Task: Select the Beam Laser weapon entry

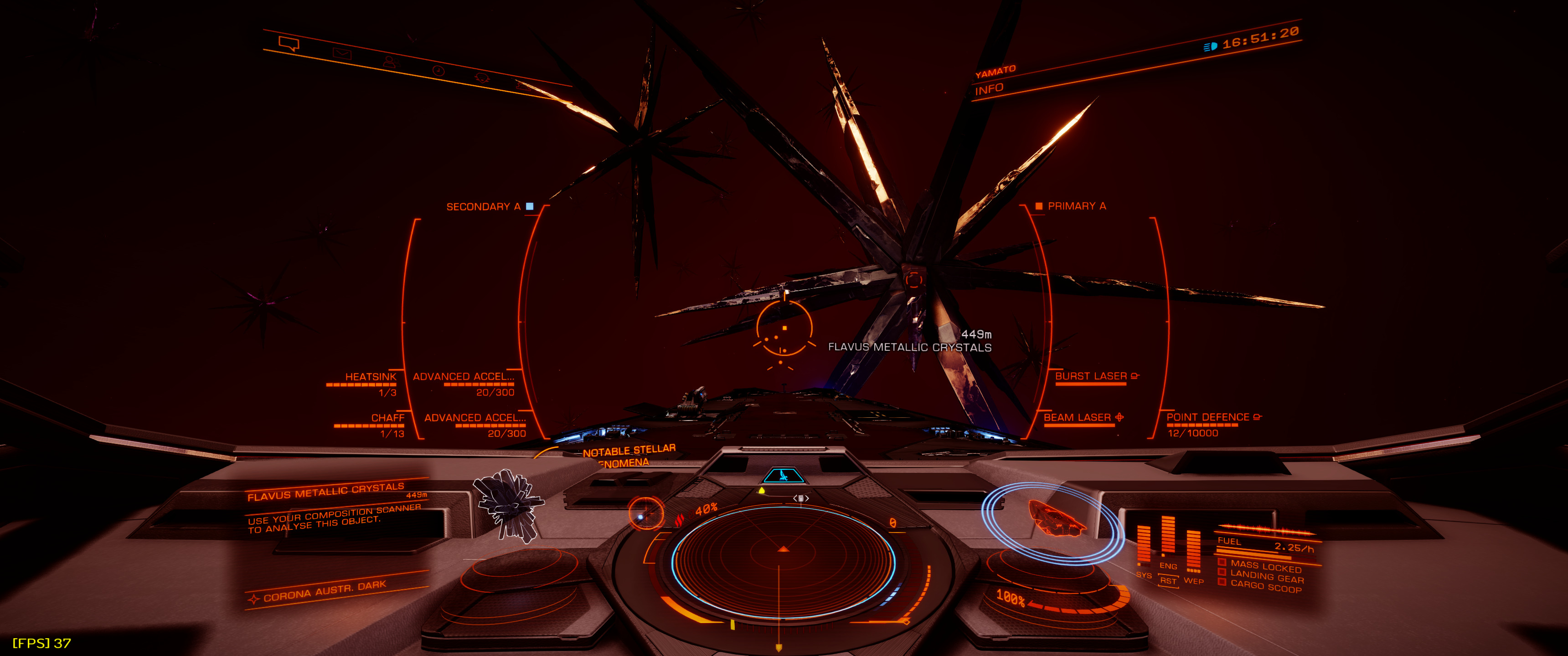Action: (1078, 417)
